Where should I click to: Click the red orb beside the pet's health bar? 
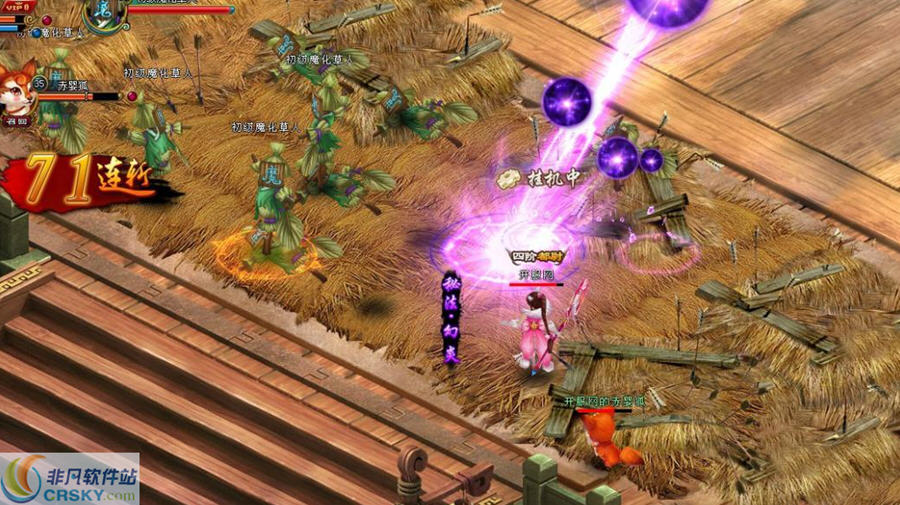coord(131,96)
